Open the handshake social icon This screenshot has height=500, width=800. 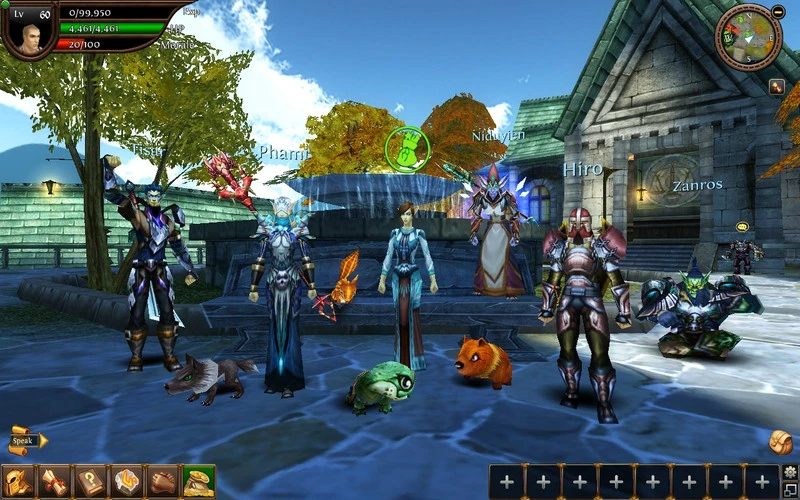pyautogui.click(x=162, y=481)
